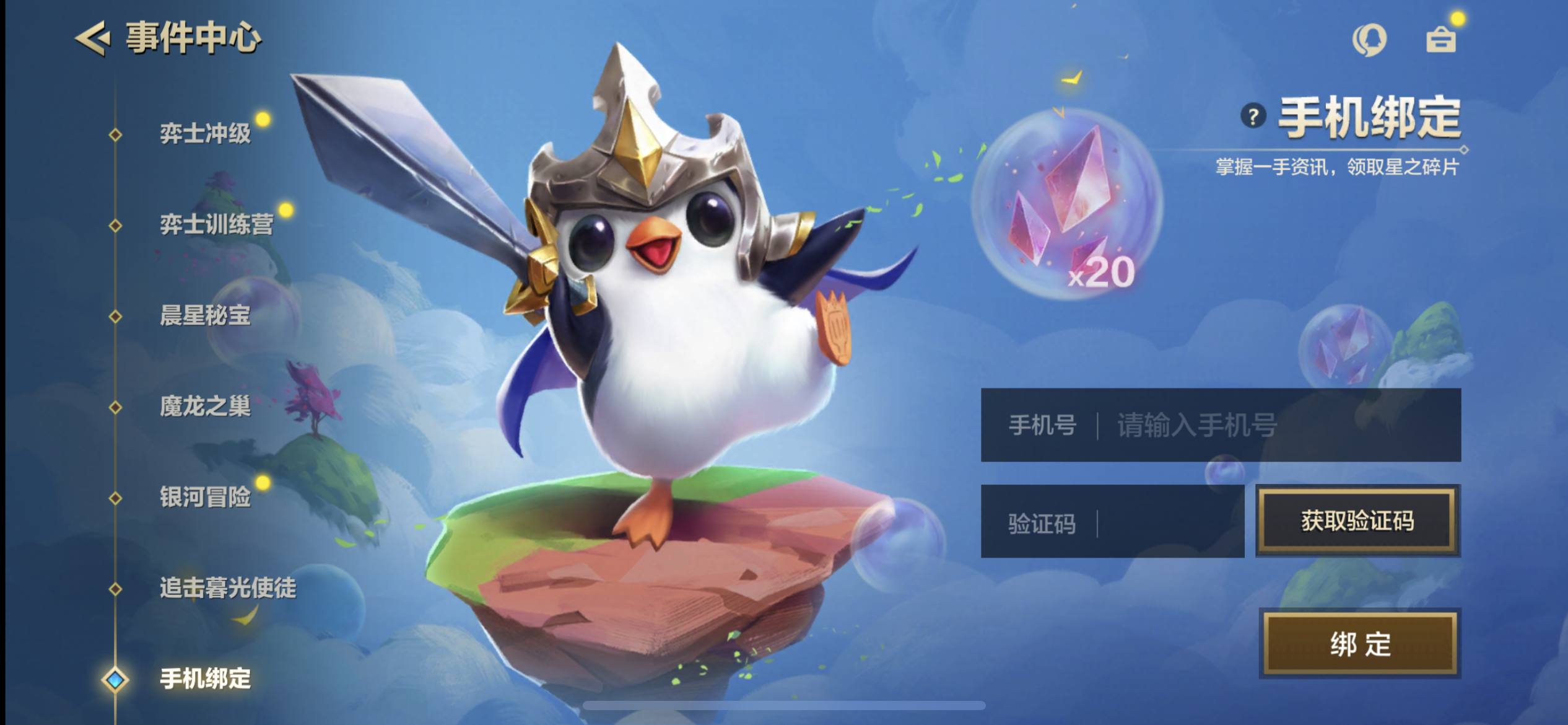Open the headset support icon
The height and width of the screenshot is (725, 1568).
pyautogui.click(x=1369, y=40)
